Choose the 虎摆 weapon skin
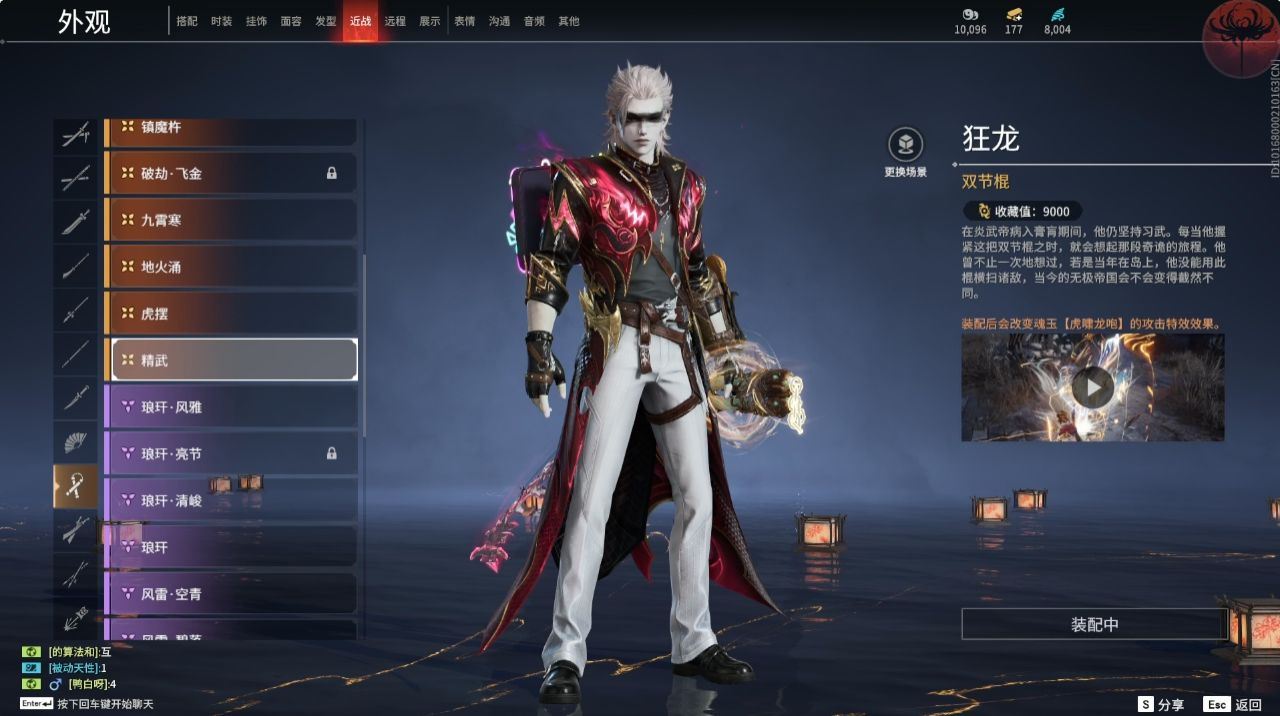This screenshot has height=716, width=1280. (231, 313)
